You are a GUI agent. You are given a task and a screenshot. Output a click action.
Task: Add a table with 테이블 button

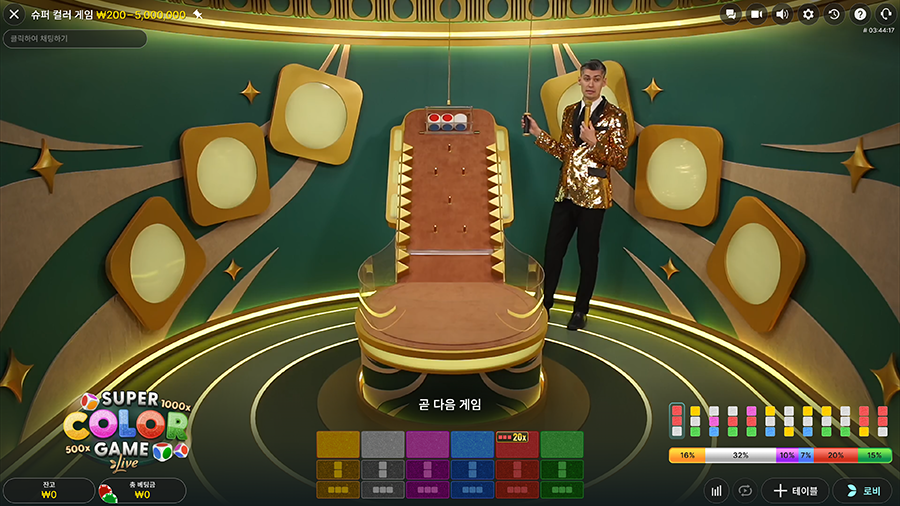point(795,491)
